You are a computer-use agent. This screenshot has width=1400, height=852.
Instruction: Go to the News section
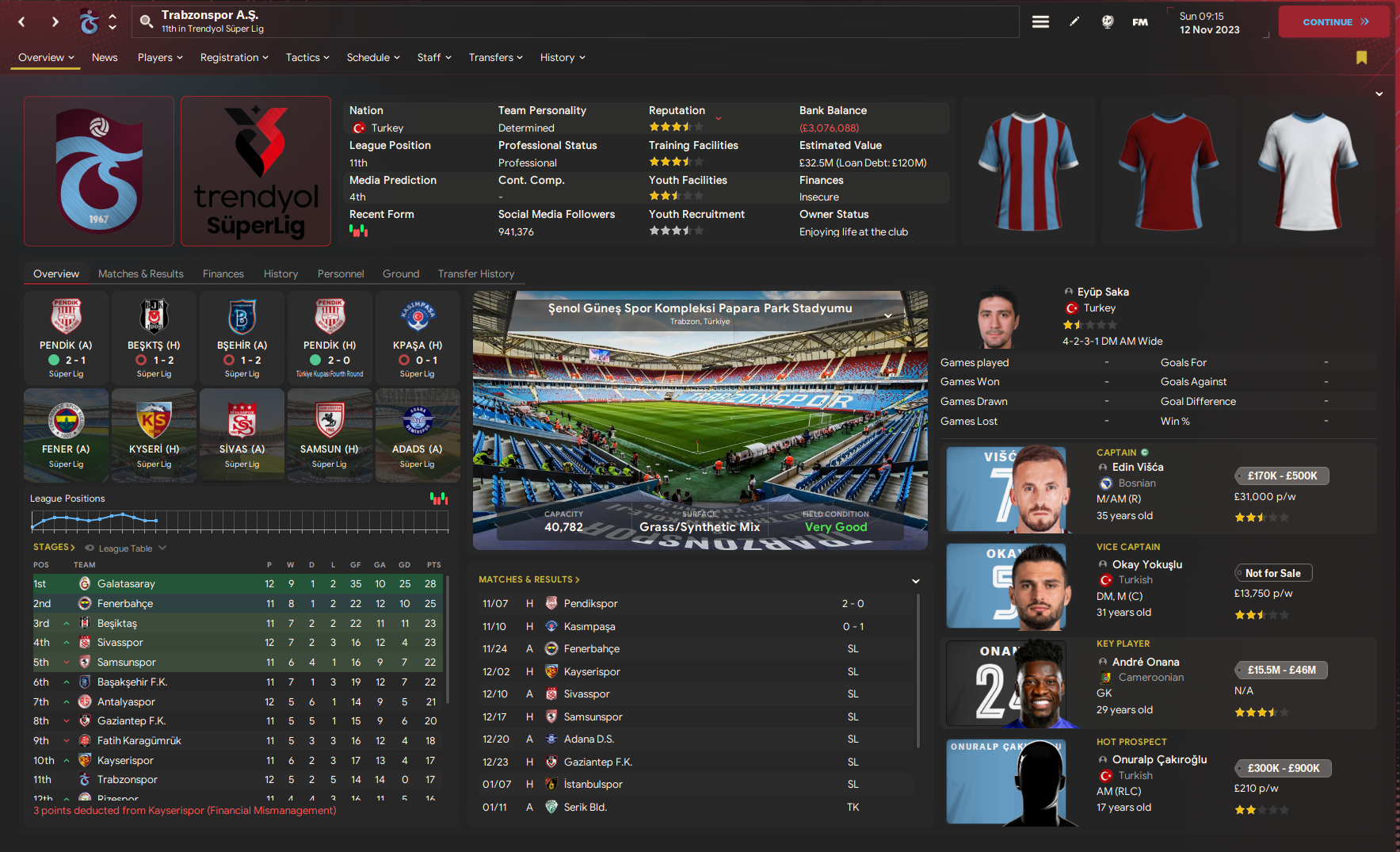pos(105,58)
